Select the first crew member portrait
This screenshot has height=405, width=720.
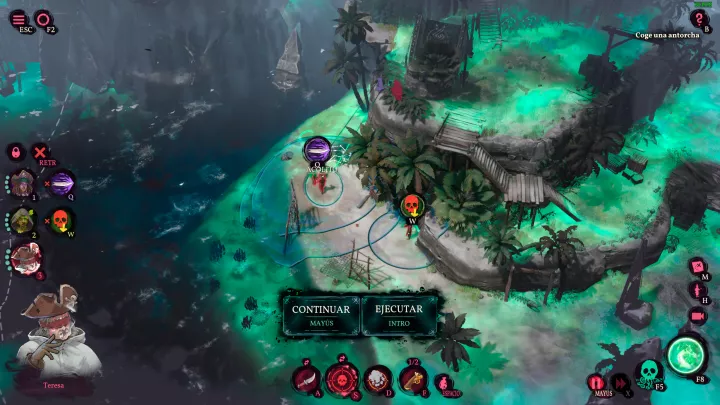coord(22,184)
